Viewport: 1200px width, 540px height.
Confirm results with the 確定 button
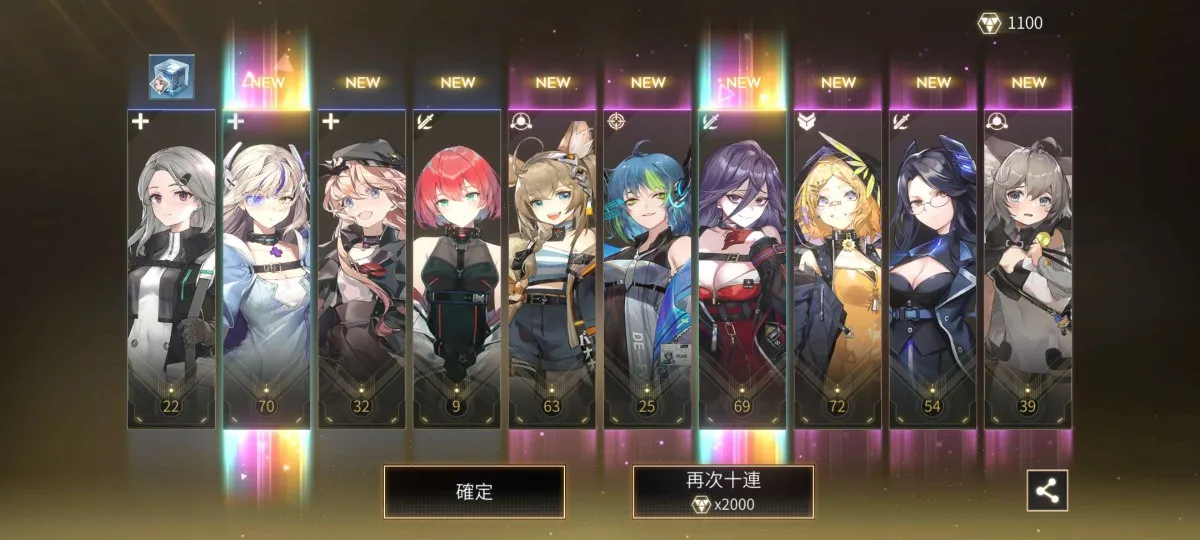click(474, 492)
